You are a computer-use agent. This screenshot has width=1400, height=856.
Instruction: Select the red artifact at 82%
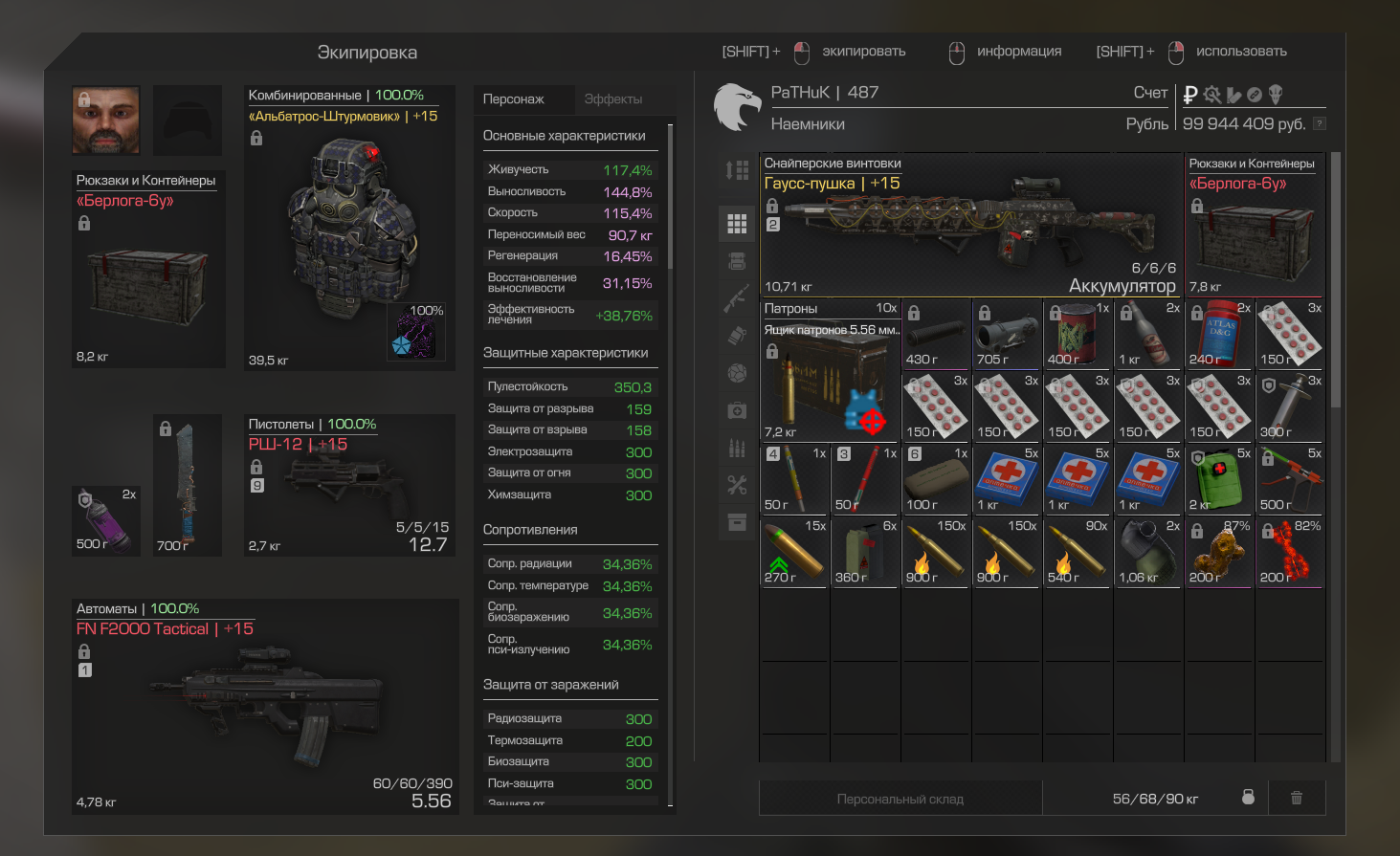pos(1289,552)
